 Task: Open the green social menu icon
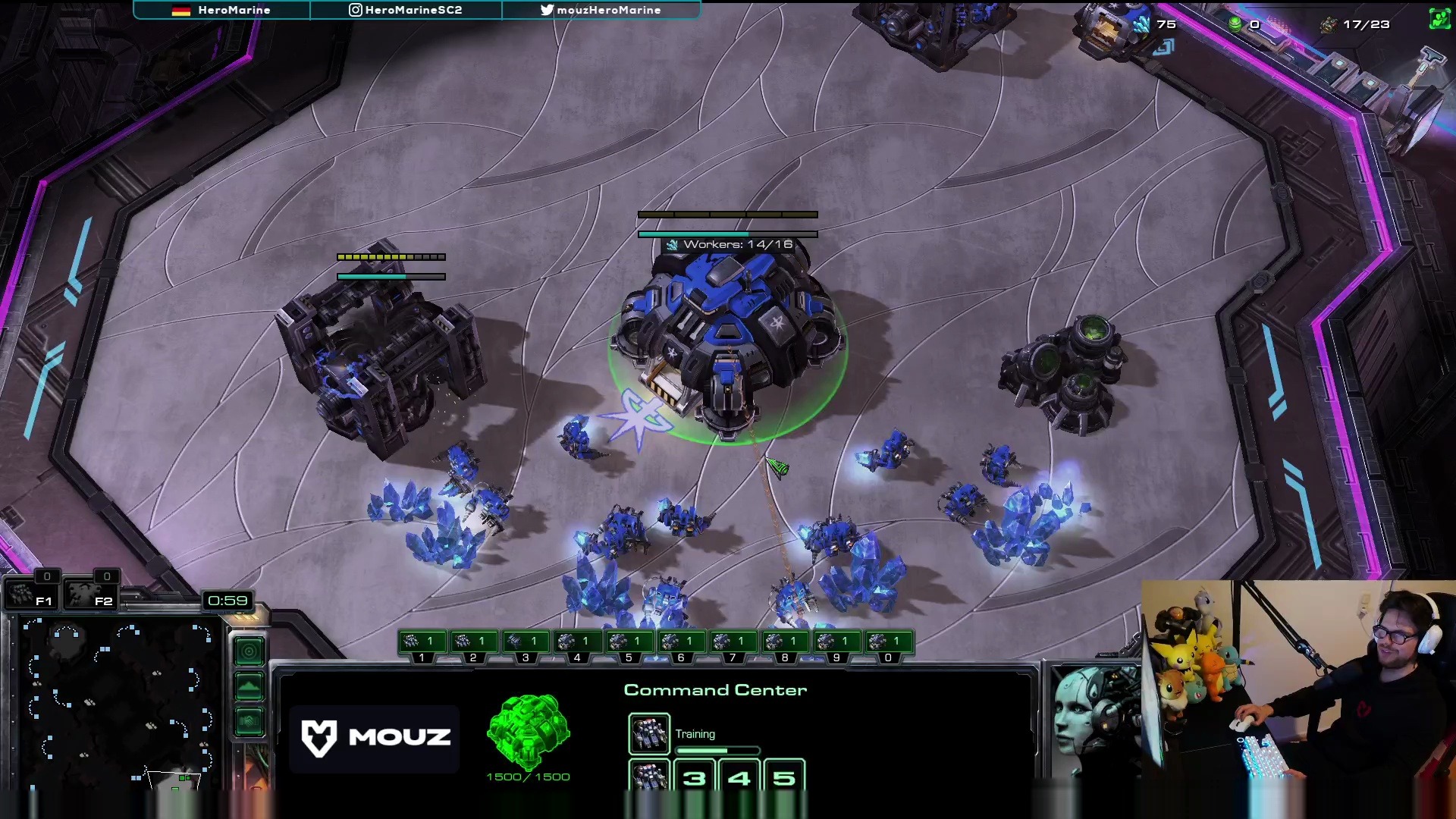tap(1439, 19)
